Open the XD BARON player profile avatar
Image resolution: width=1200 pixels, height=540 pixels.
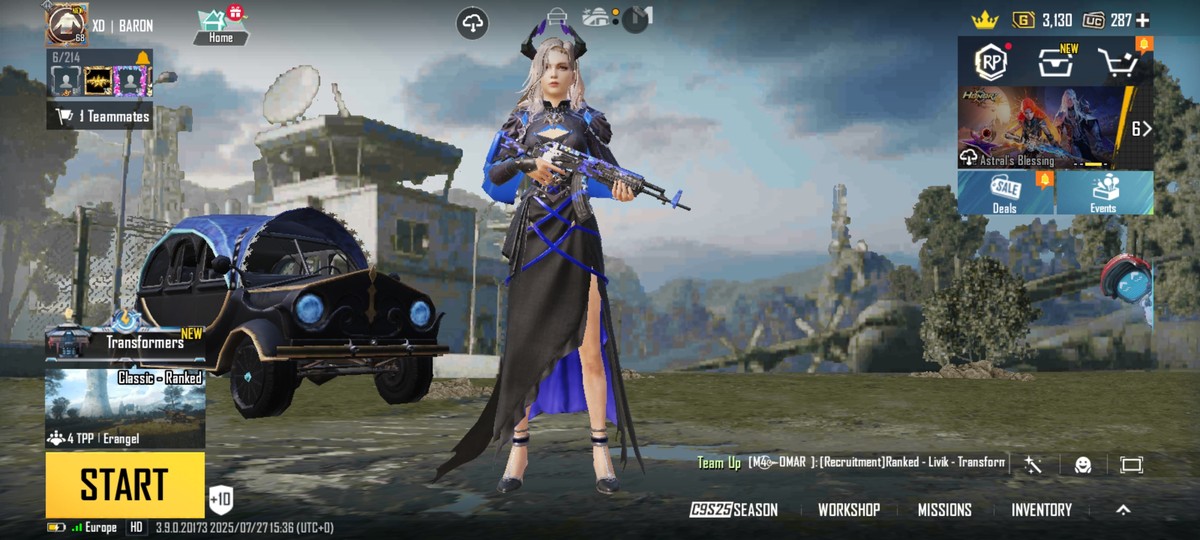point(67,24)
